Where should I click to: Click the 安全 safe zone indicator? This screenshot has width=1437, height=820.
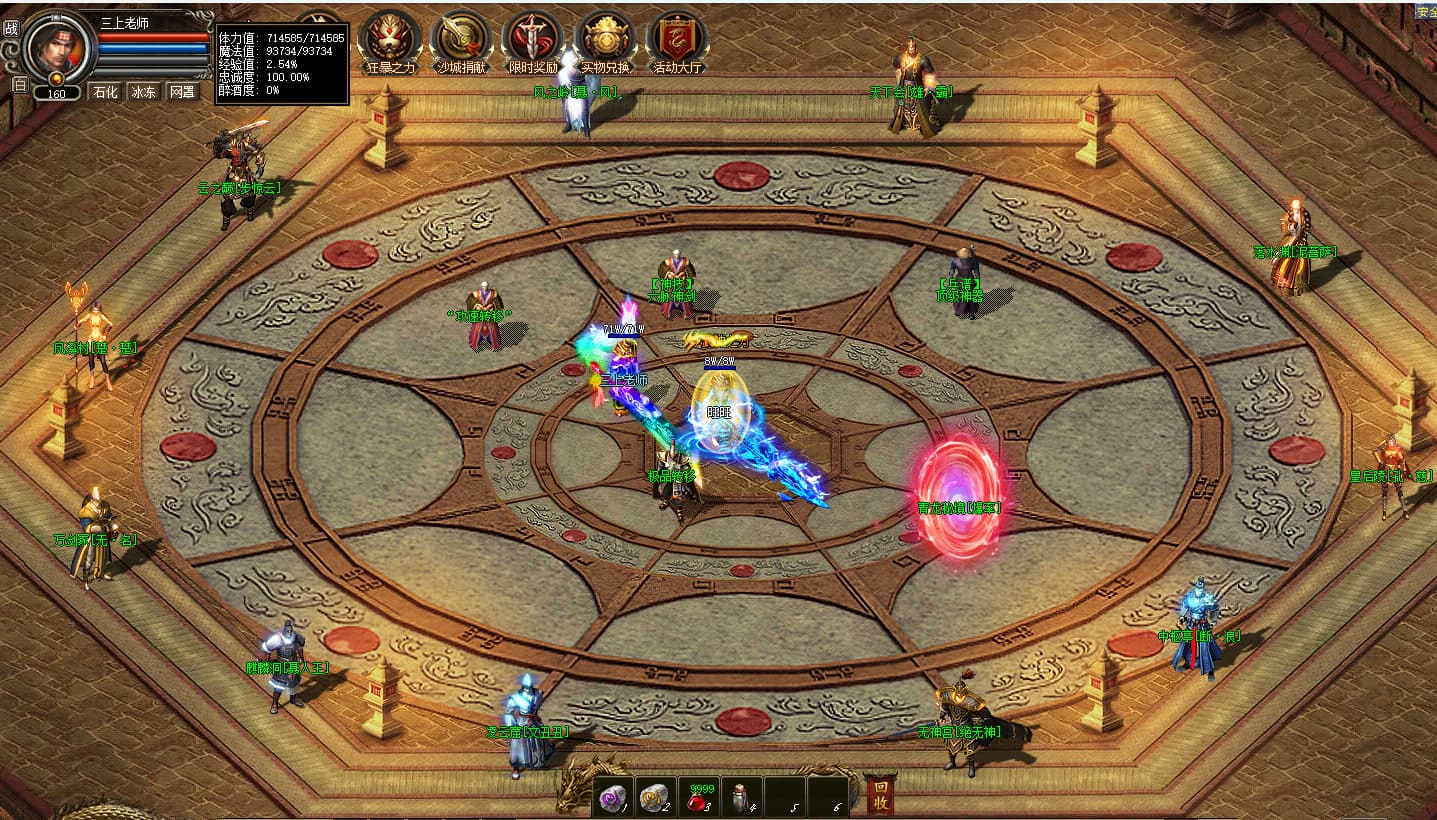pyautogui.click(x=1426, y=12)
